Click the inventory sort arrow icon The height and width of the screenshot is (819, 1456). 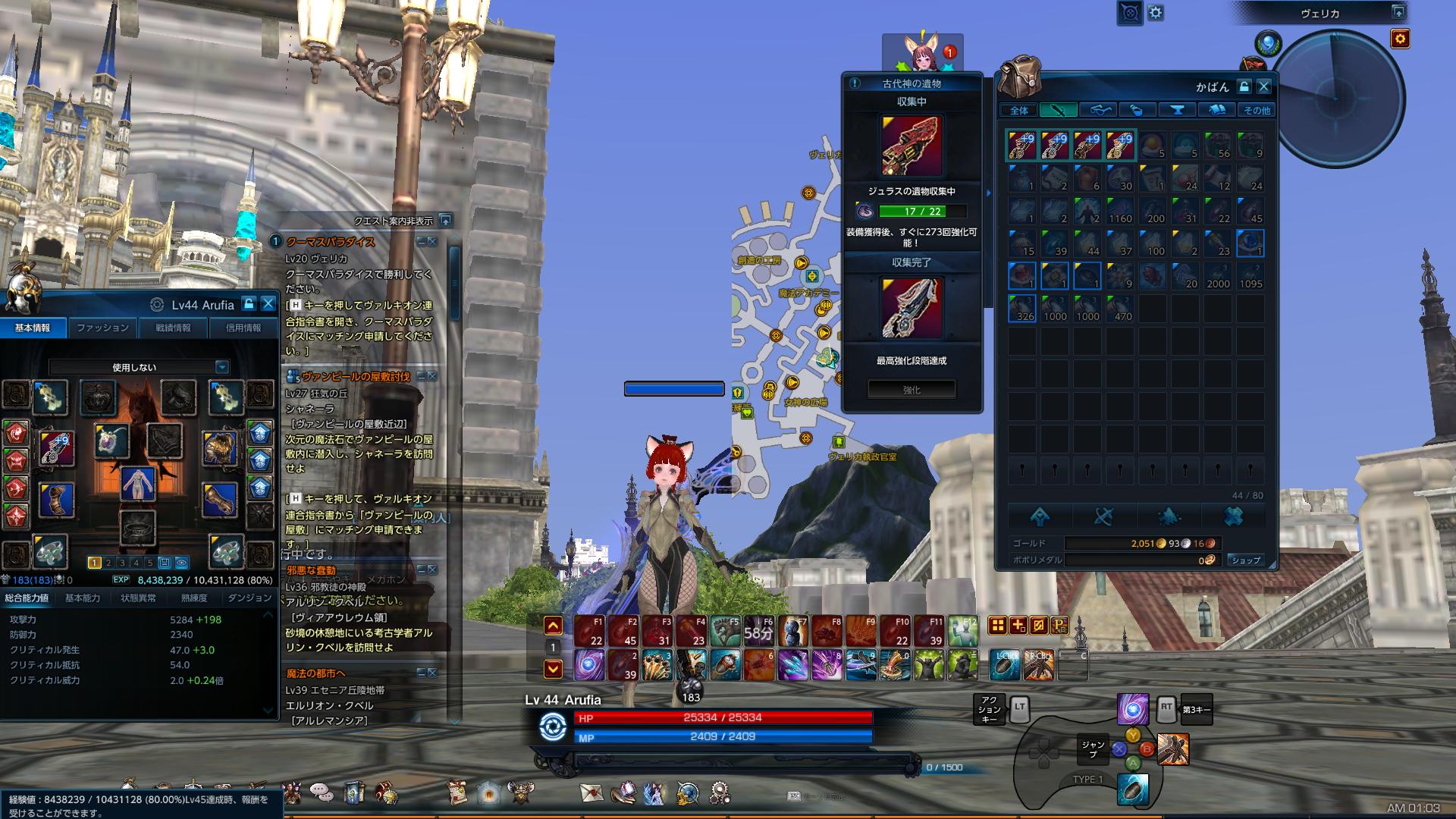click(x=1040, y=516)
